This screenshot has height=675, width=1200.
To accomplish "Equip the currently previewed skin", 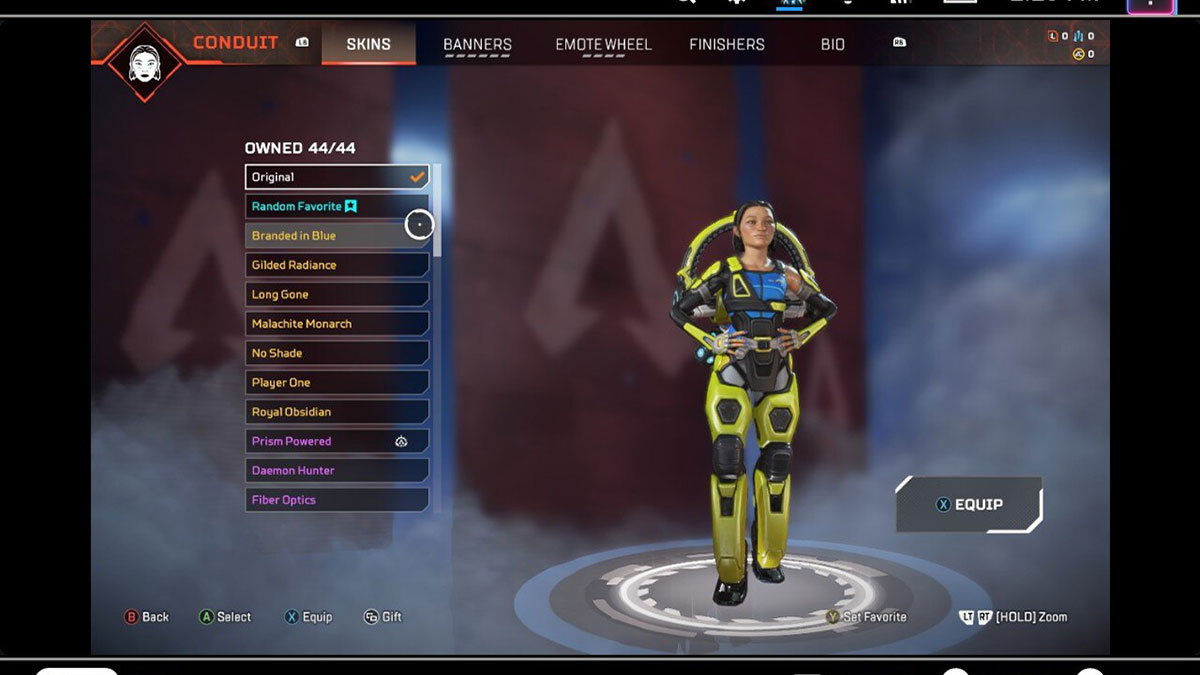I will (969, 505).
